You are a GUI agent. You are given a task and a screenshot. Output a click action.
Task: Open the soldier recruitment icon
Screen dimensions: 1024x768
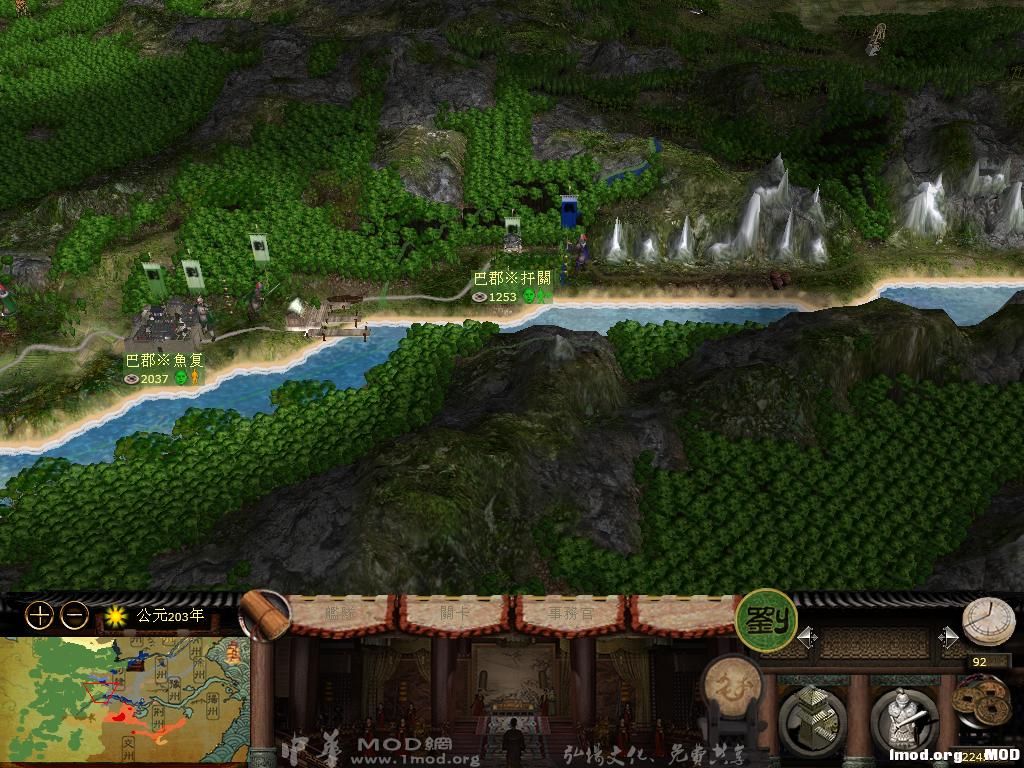[903, 718]
